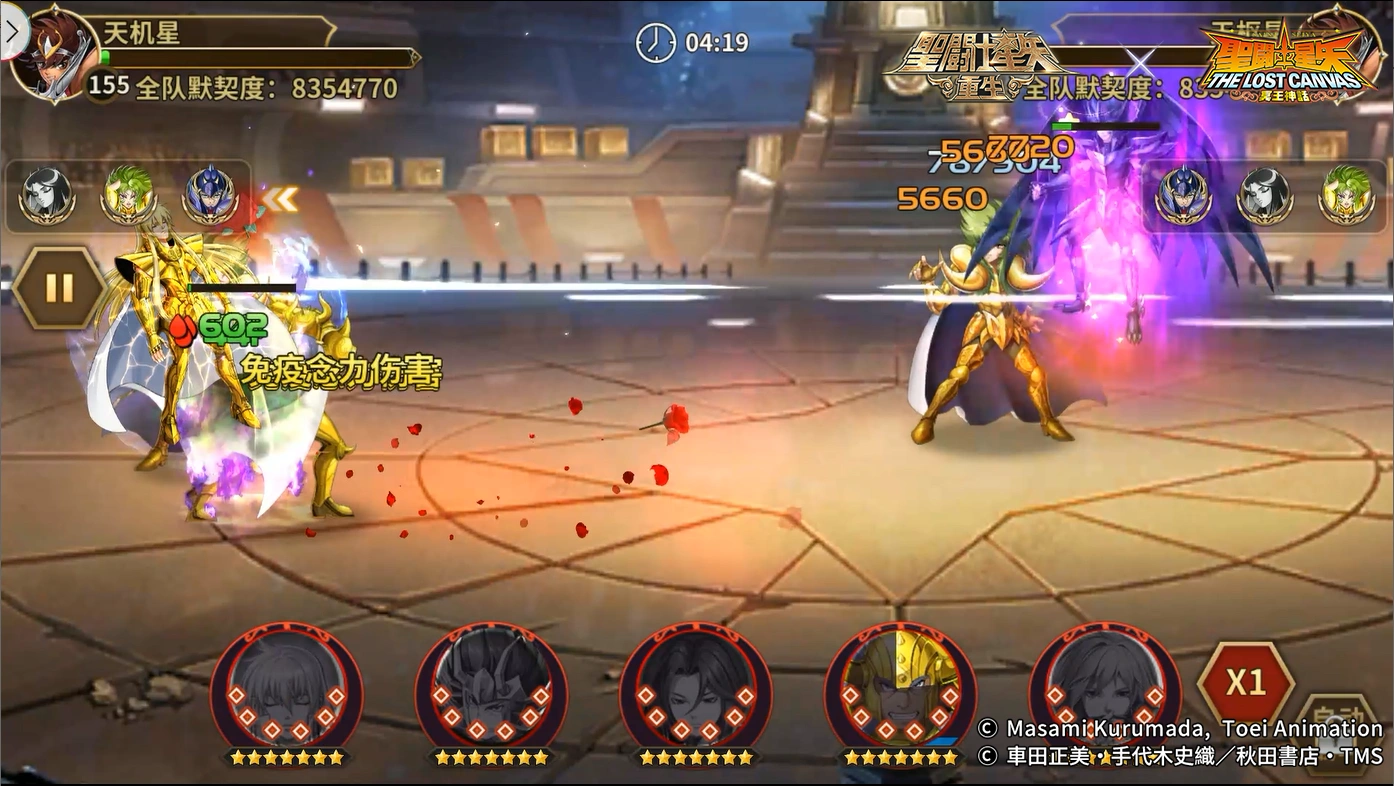Viewport: 1394px width, 786px height.
Task: Collapse the ally team panel with double arrows
Action: pyautogui.click(x=281, y=200)
